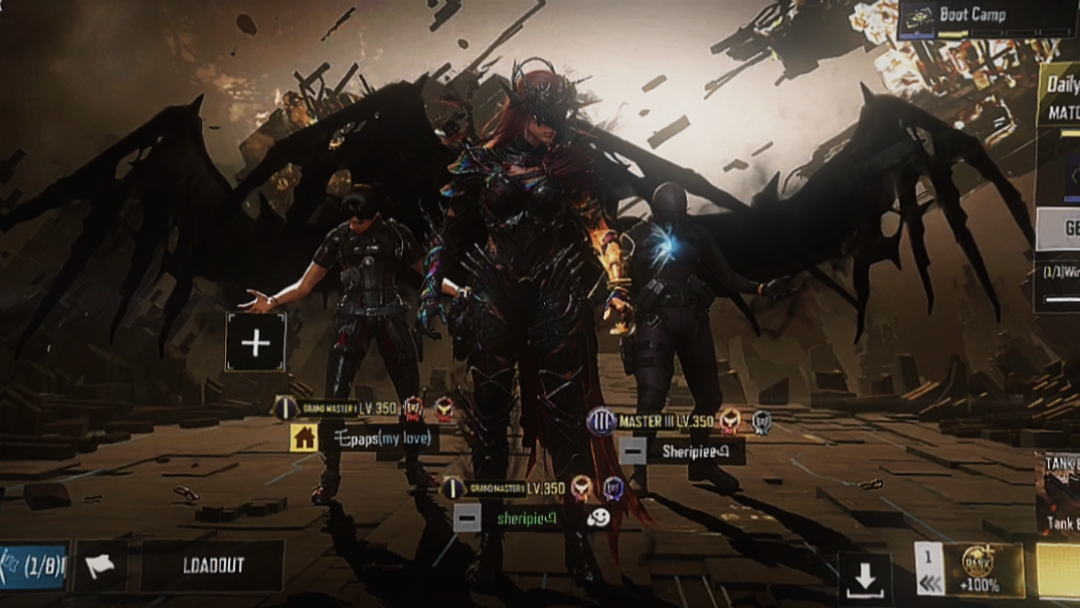Screen dimensions: 1080x608
Task: Click the minus button beside green sheripie
Action: (466, 517)
